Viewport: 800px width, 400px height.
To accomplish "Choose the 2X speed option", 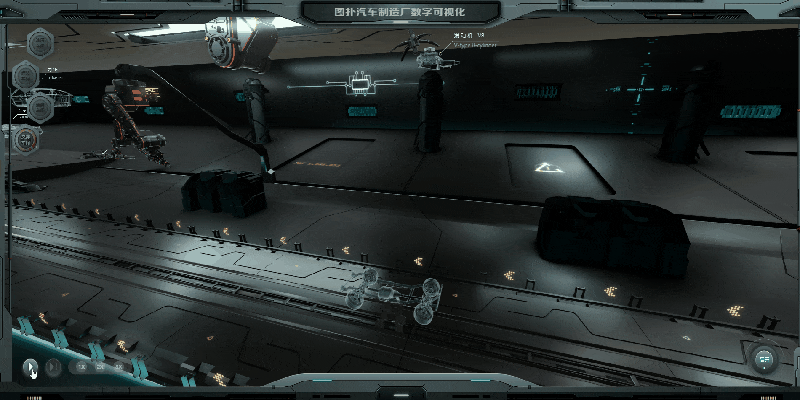I will tap(100, 367).
